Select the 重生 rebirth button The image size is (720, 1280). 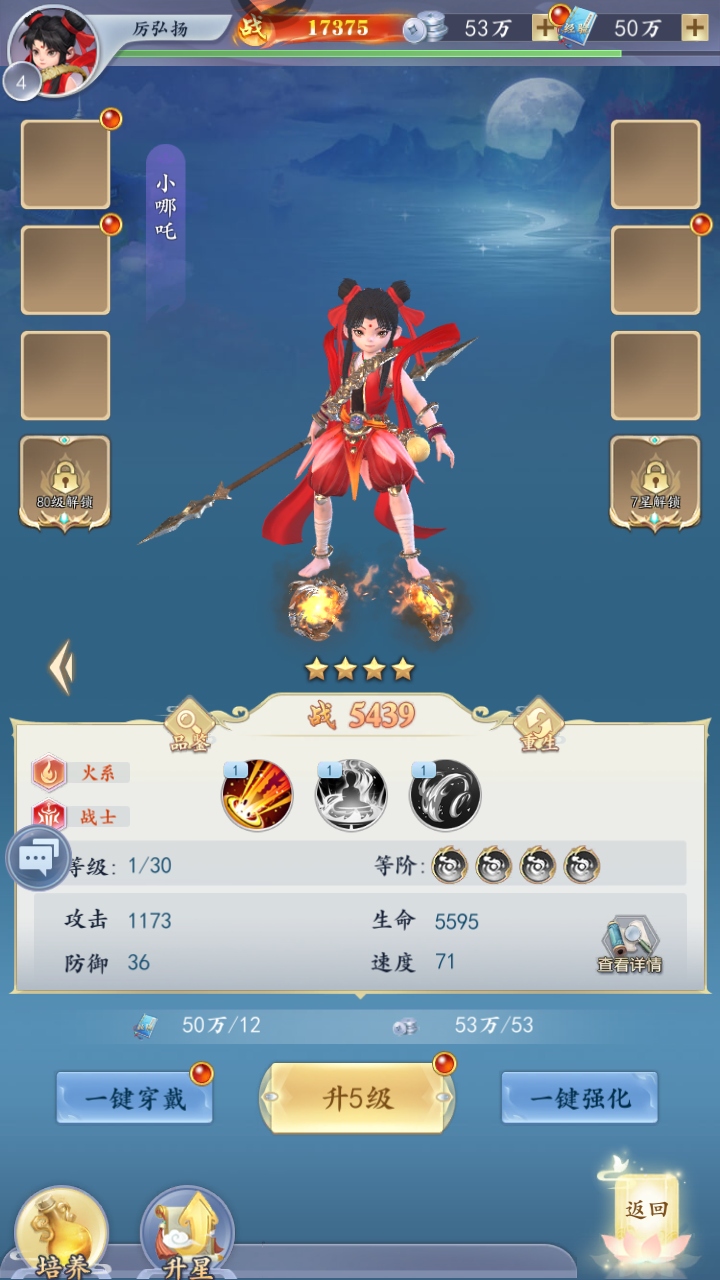[x=539, y=724]
